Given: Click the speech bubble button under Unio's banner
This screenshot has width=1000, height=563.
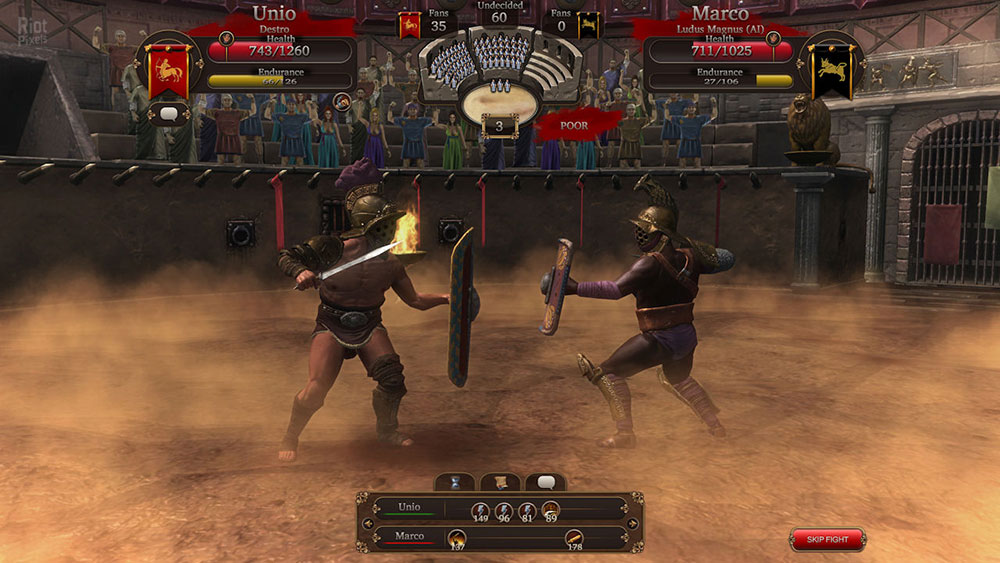Looking at the screenshot, I should tap(168, 114).
